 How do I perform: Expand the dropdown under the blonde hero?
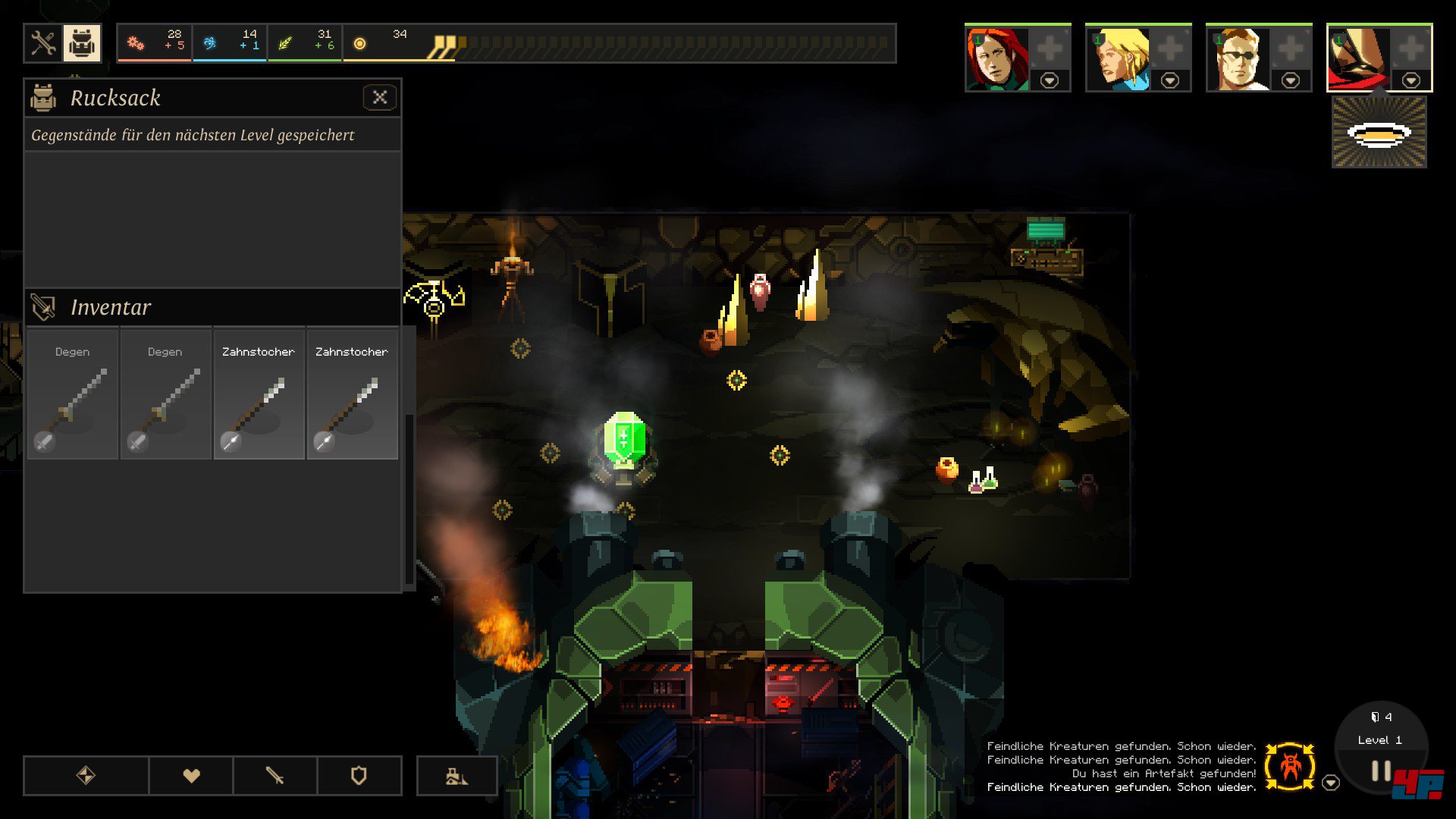[x=1170, y=80]
